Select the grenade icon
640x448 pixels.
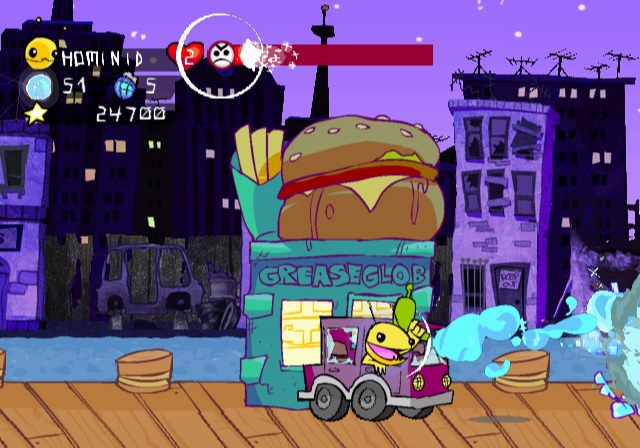point(125,86)
